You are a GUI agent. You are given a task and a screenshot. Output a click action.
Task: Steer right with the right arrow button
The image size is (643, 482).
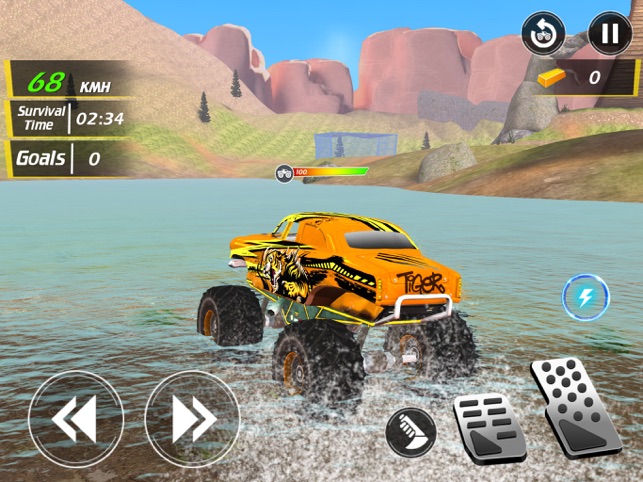(192, 418)
